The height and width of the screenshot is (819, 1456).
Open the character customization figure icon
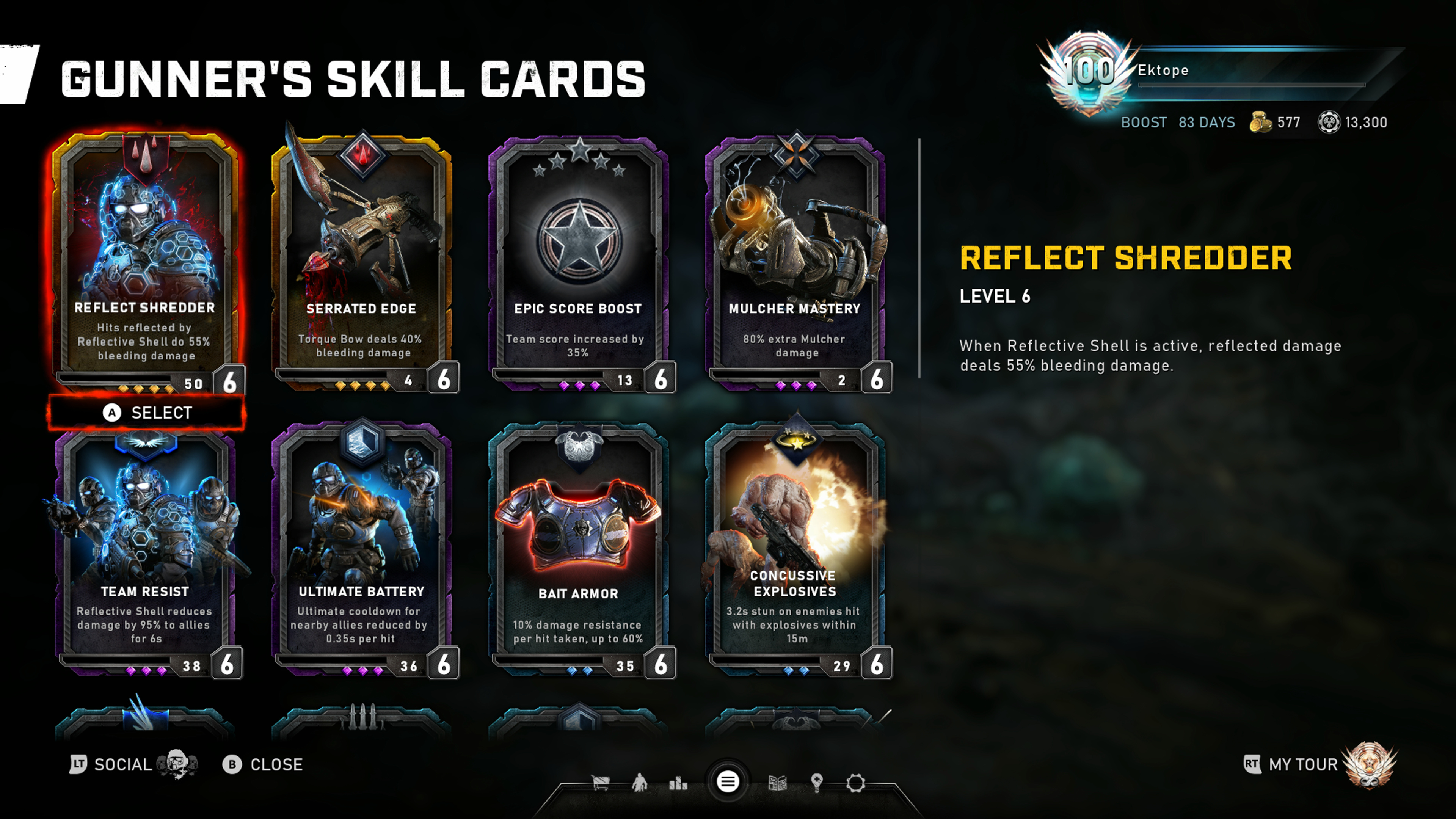639,783
